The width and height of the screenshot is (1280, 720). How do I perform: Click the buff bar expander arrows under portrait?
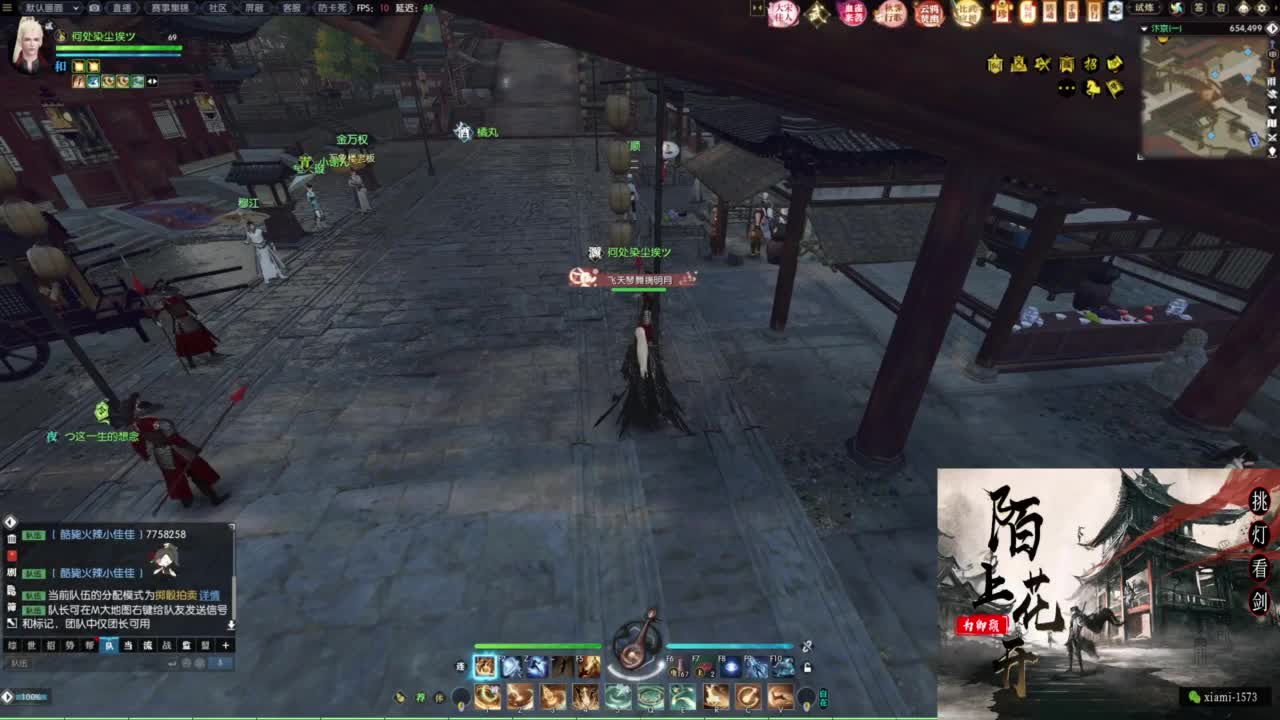pyautogui.click(x=153, y=82)
